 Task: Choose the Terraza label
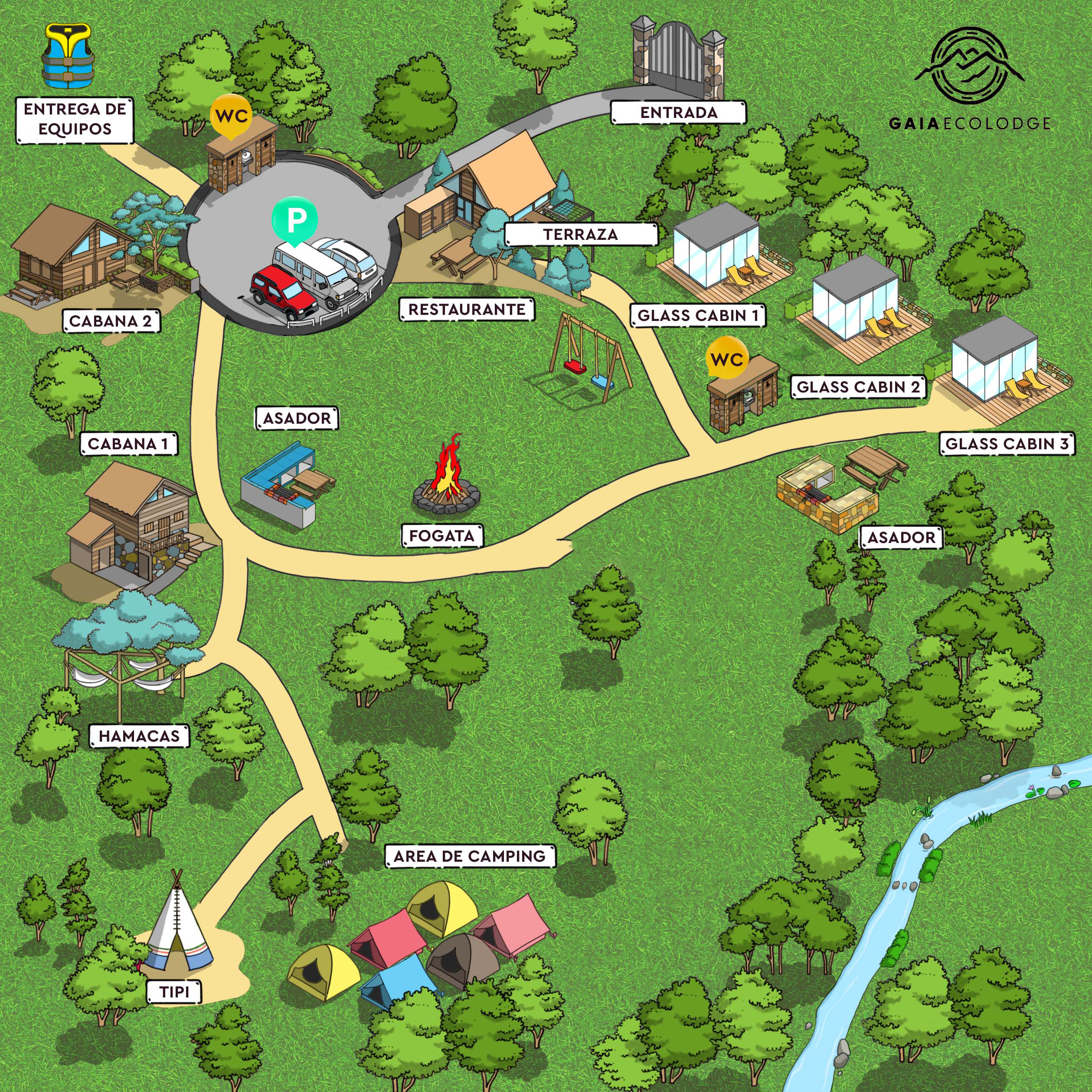click(x=581, y=234)
